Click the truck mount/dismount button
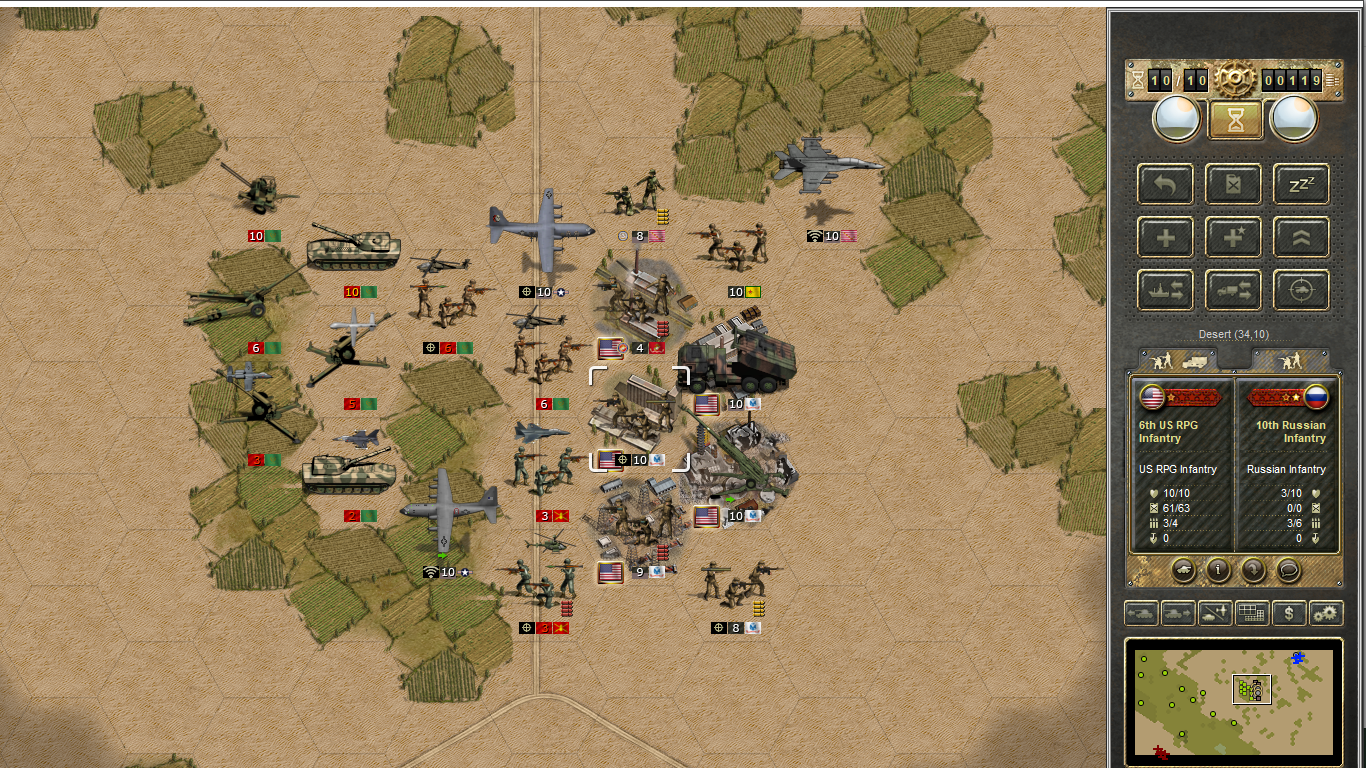Image resolution: width=1366 pixels, height=768 pixels. pyautogui.click(x=1233, y=290)
